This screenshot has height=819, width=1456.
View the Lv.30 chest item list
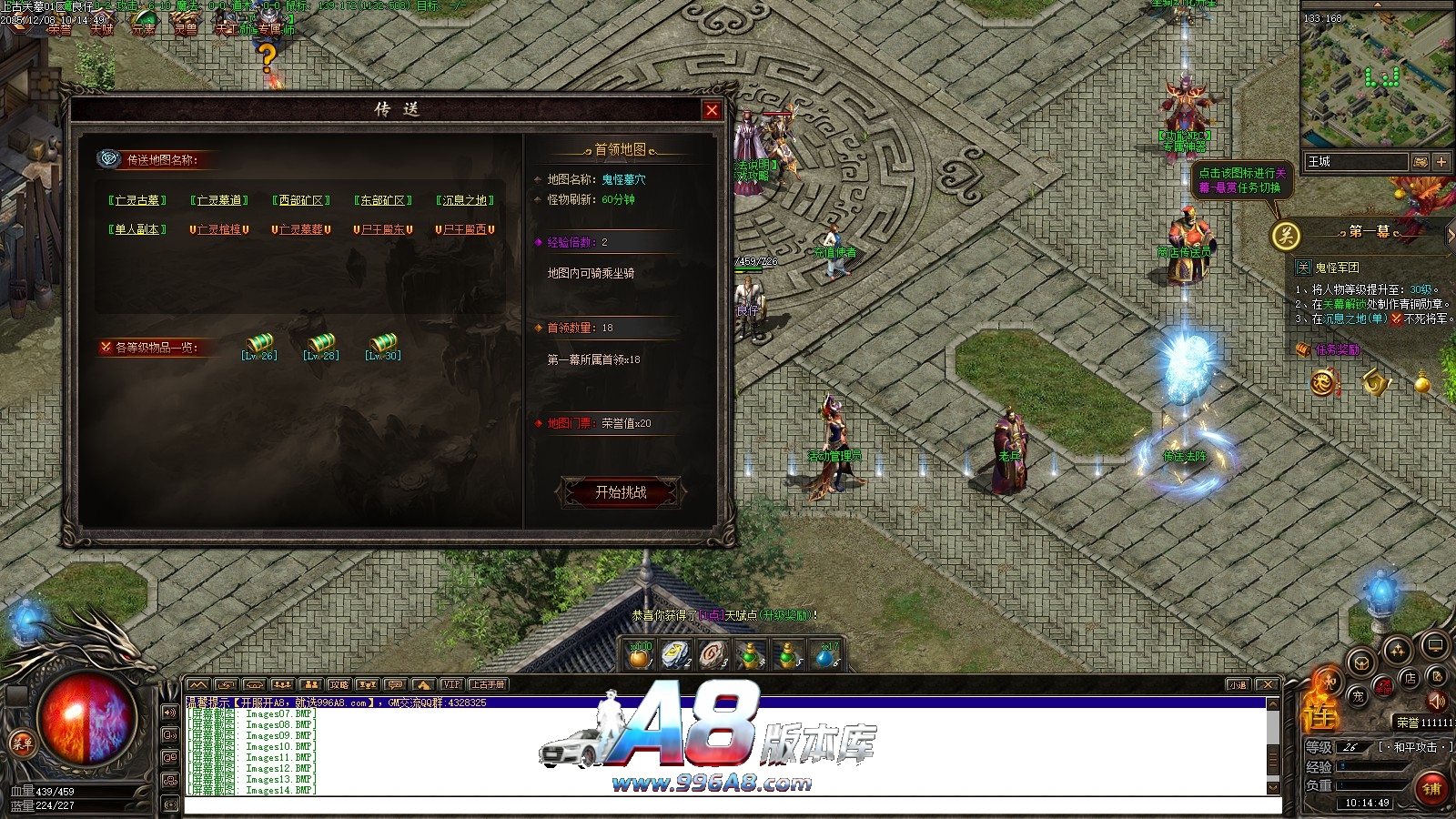click(383, 347)
